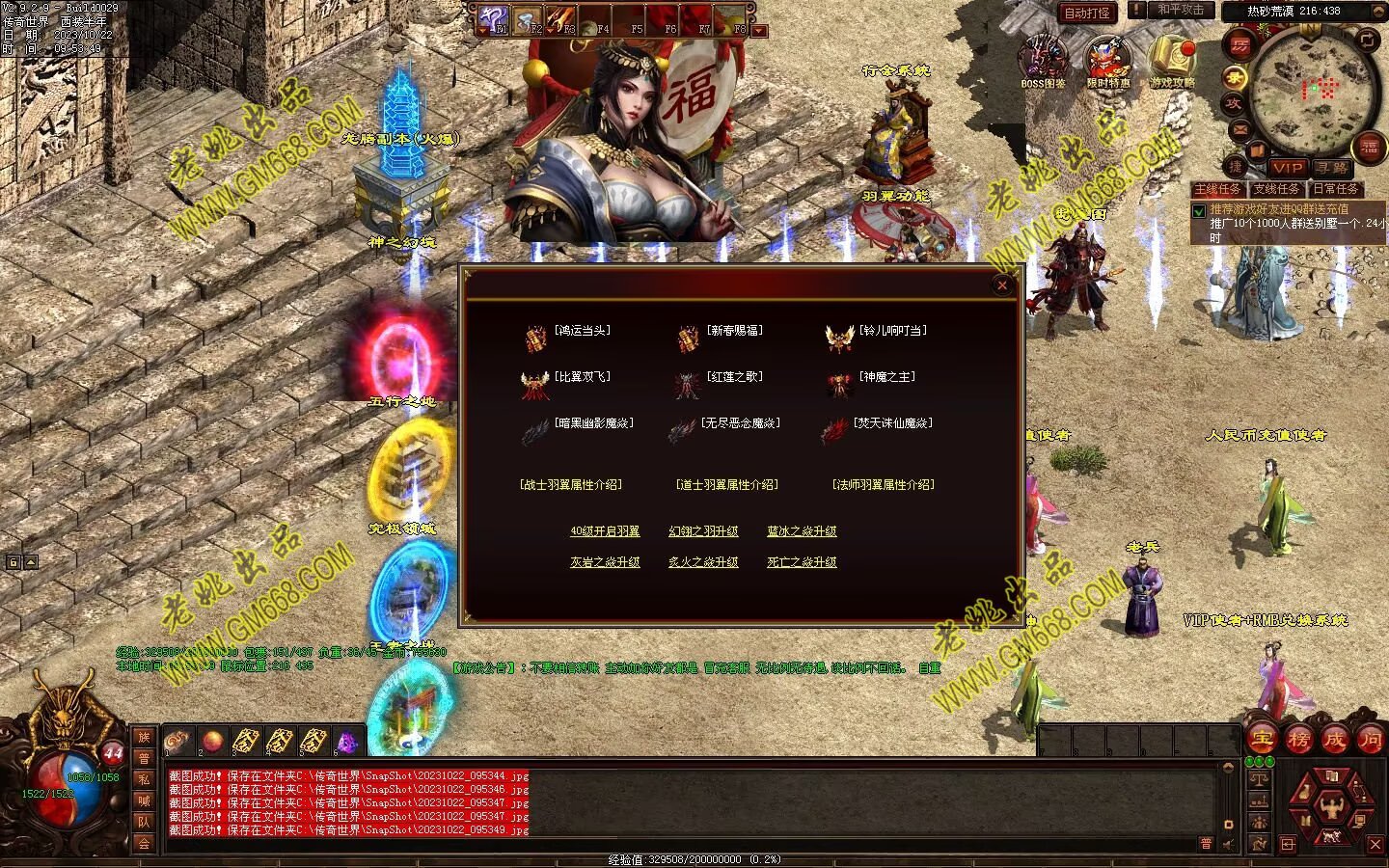The height and width of the screenshot is (868, 1389).
Task: Pick the 焚天诛仙魔焱 wing entry
Action: pyautogui.click(x=892, y=423)
